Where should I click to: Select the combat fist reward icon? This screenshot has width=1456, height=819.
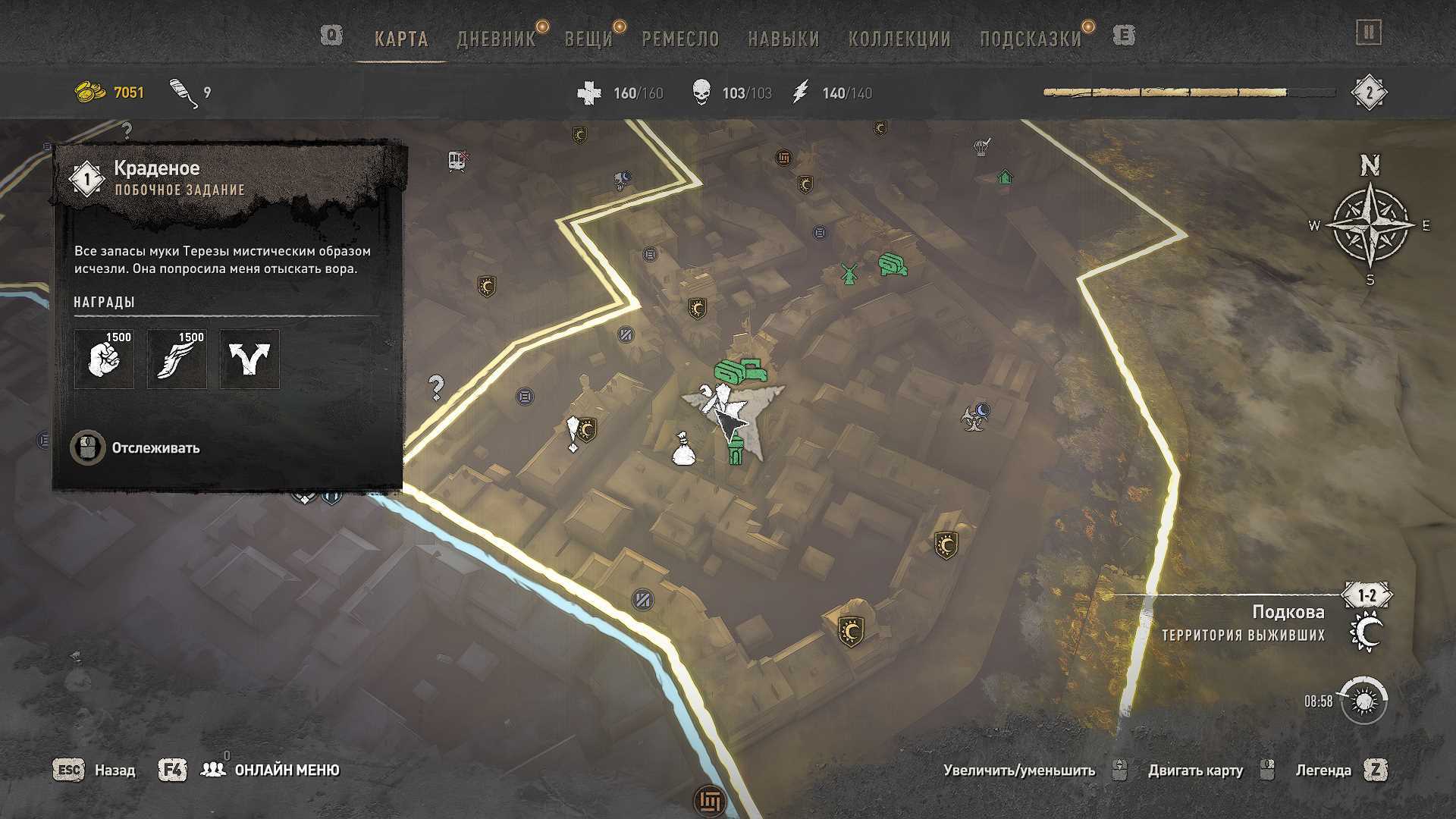point(104,359)
